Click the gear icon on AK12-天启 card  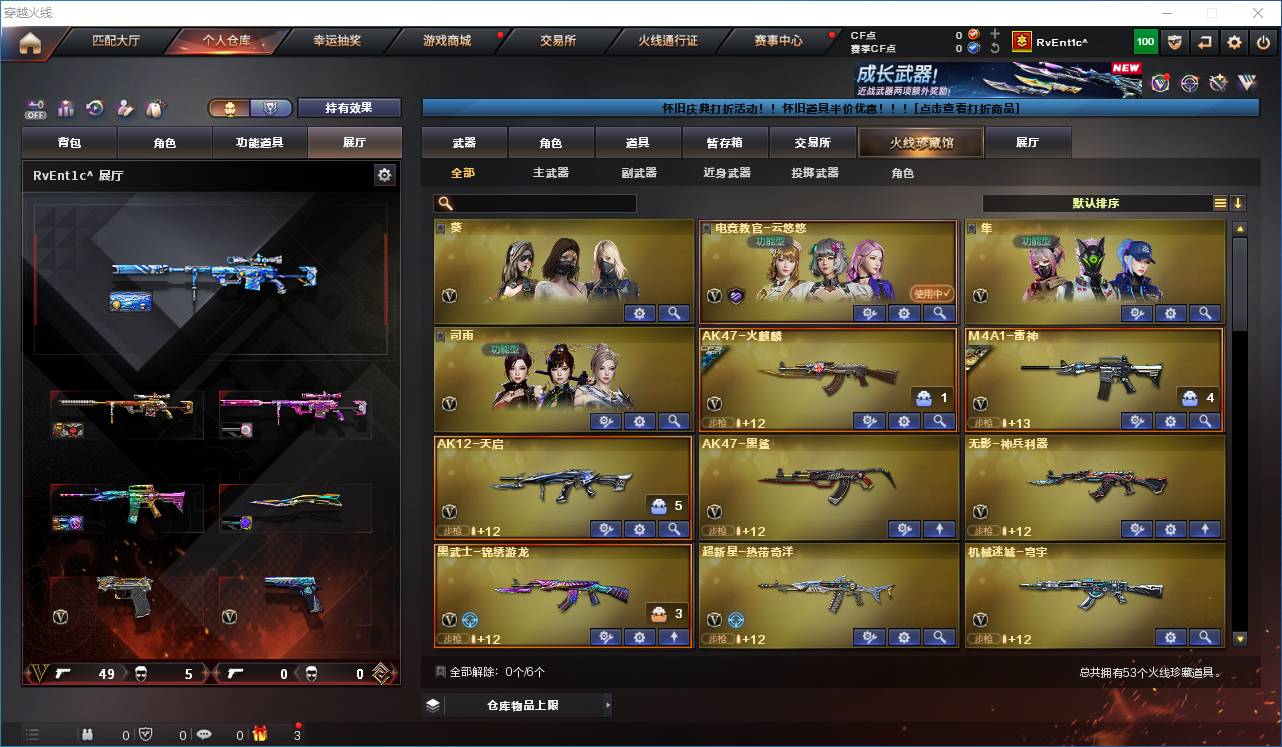coord(640,529)
